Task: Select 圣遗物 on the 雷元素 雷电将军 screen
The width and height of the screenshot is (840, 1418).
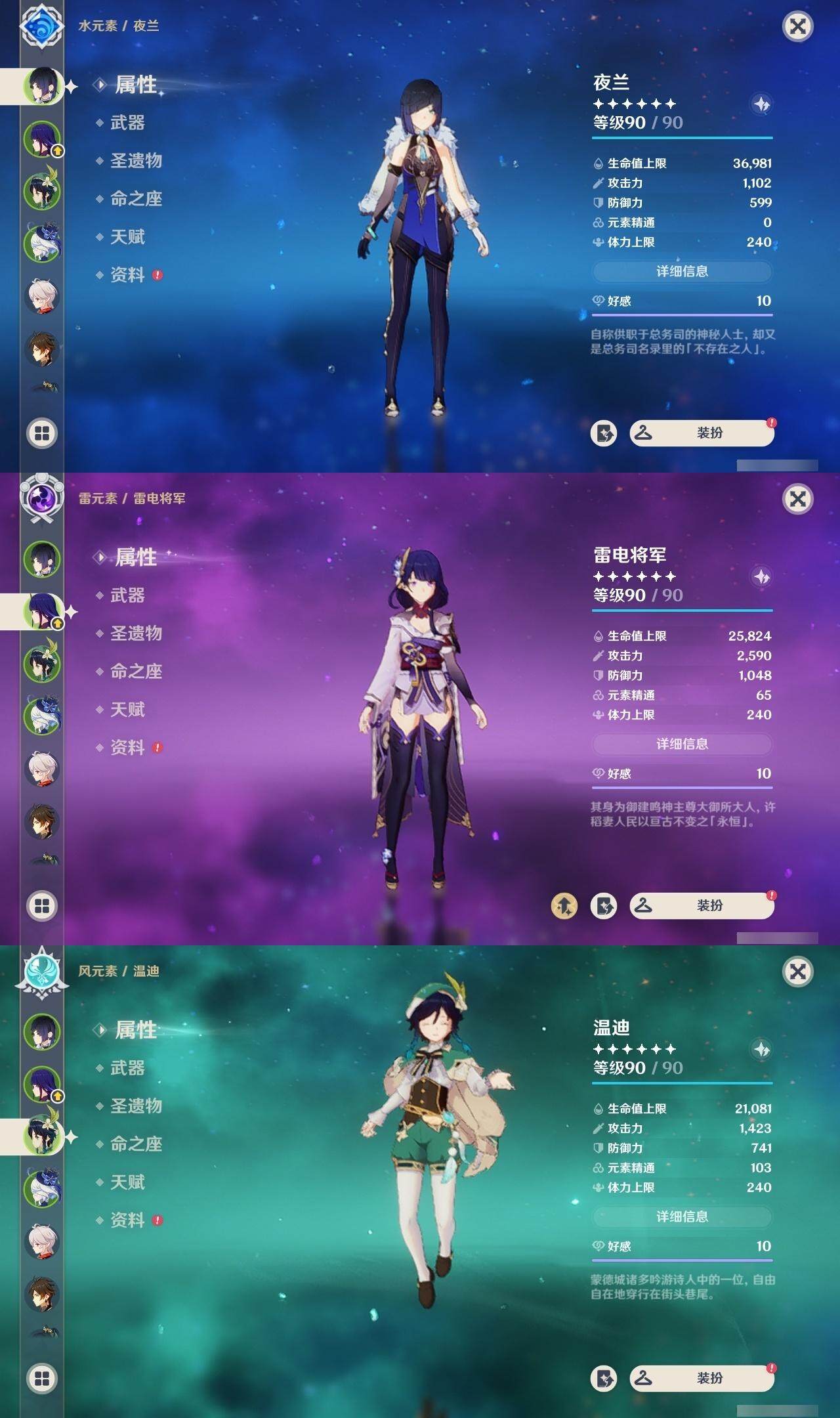Action: pyautogui.click(x=136, y=634)
